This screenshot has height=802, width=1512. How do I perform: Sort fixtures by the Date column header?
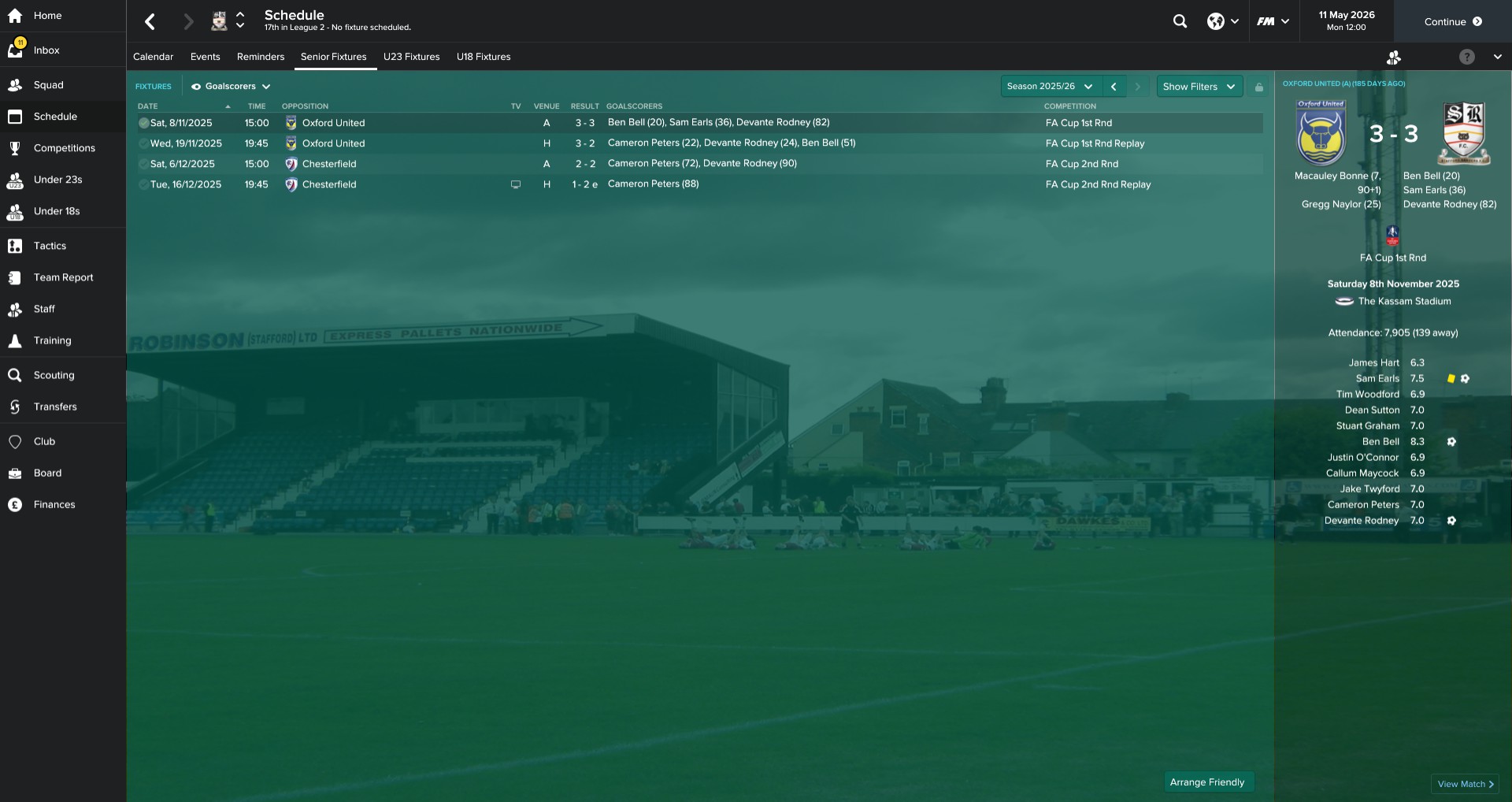point(148,106)
